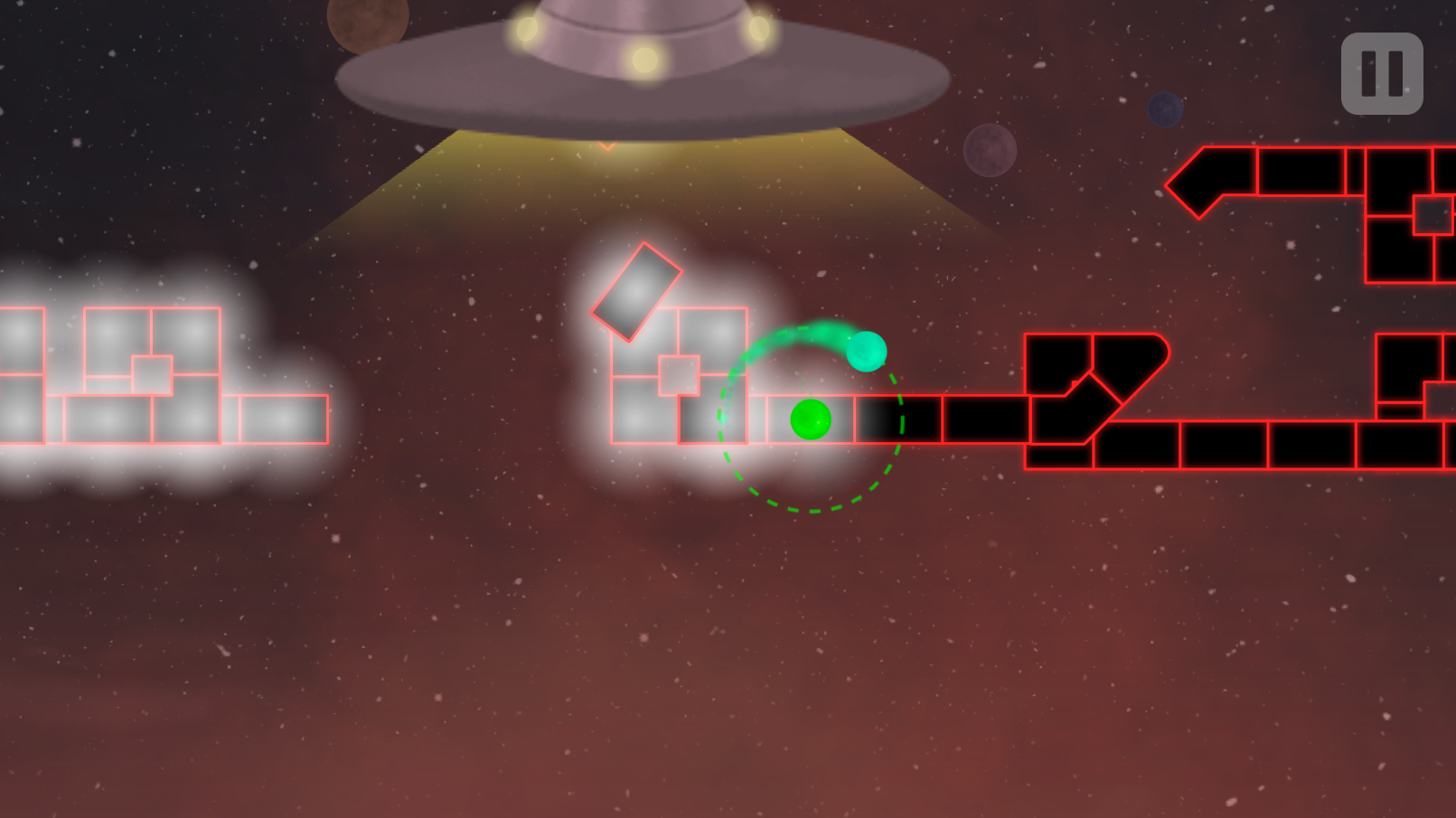Click the red chevron marker under the UFO
The width and height of the screenshot is (1456, 818).
point(608,146)
